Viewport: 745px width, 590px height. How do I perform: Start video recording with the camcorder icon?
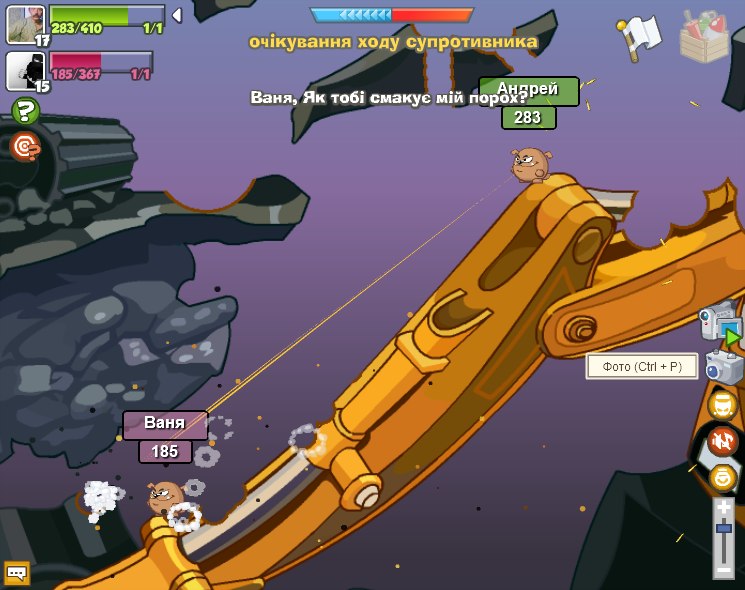tap(720, 322)
